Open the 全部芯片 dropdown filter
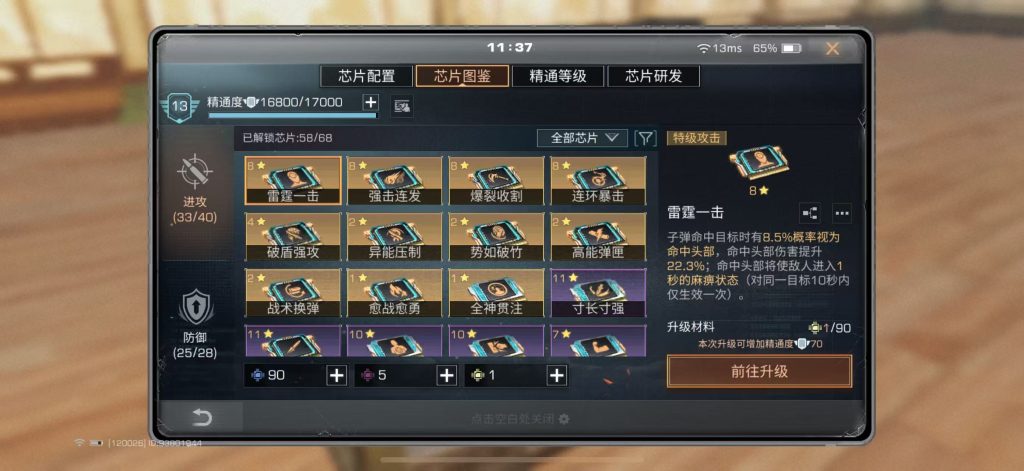The height and width of the screenshot is (471, 1024). pos(582,138)
